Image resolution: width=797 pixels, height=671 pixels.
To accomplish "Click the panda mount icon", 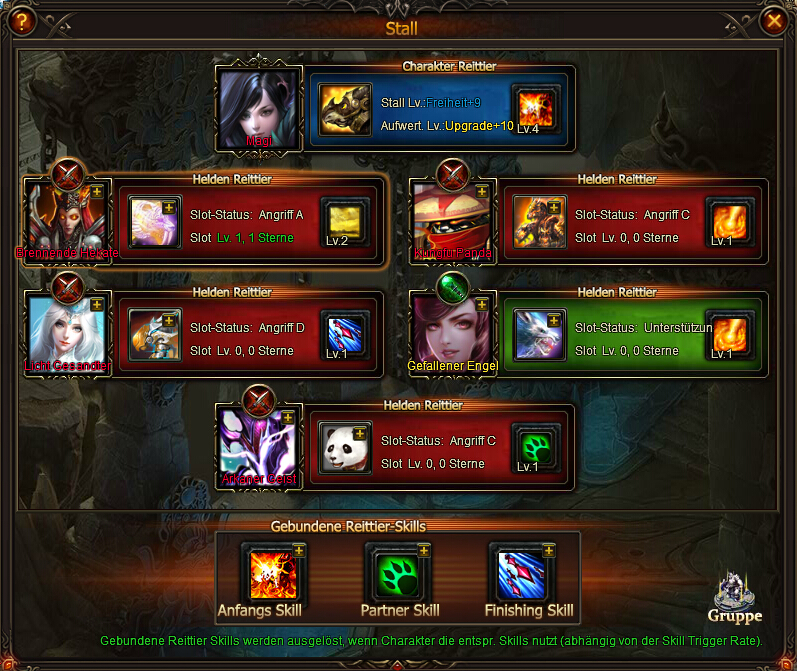I will pos(345,448).
